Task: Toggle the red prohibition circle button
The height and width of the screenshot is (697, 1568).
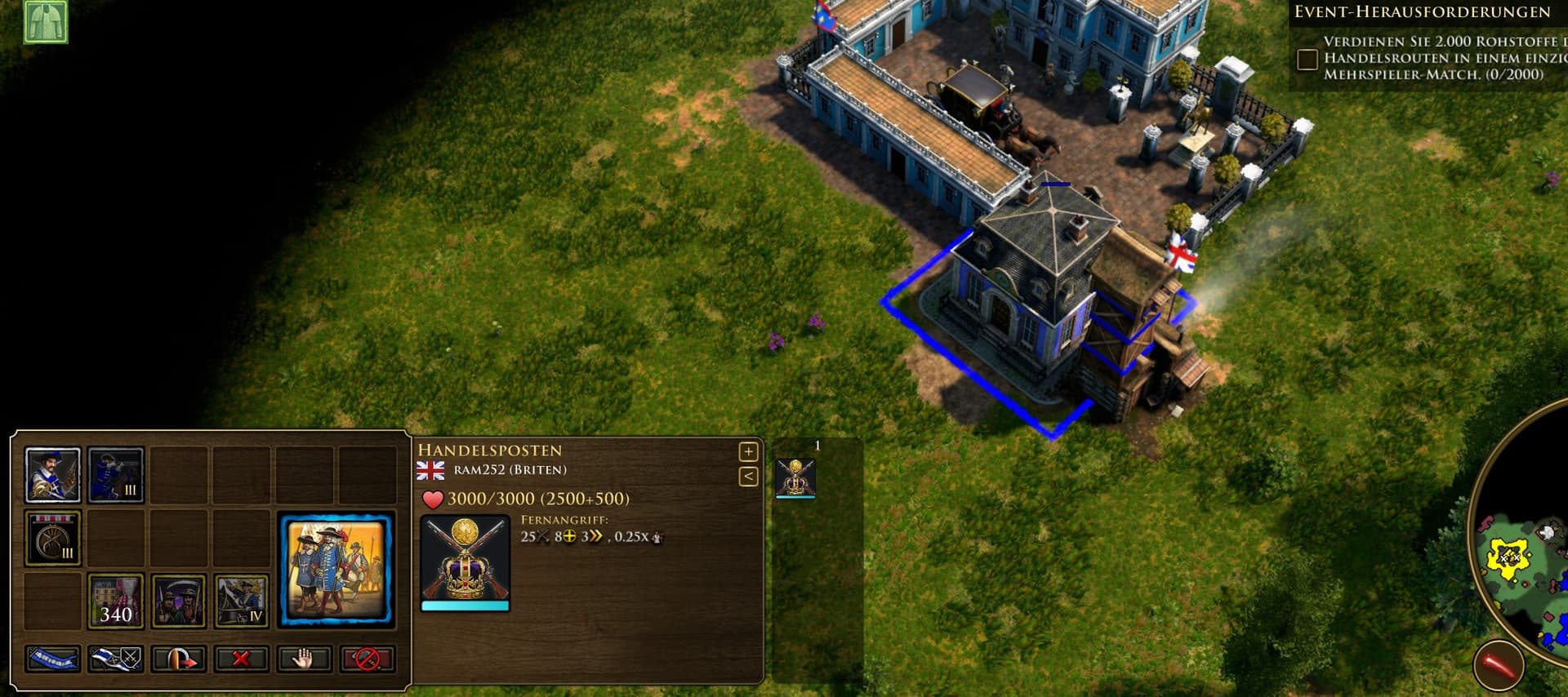Action: [367, 659]
